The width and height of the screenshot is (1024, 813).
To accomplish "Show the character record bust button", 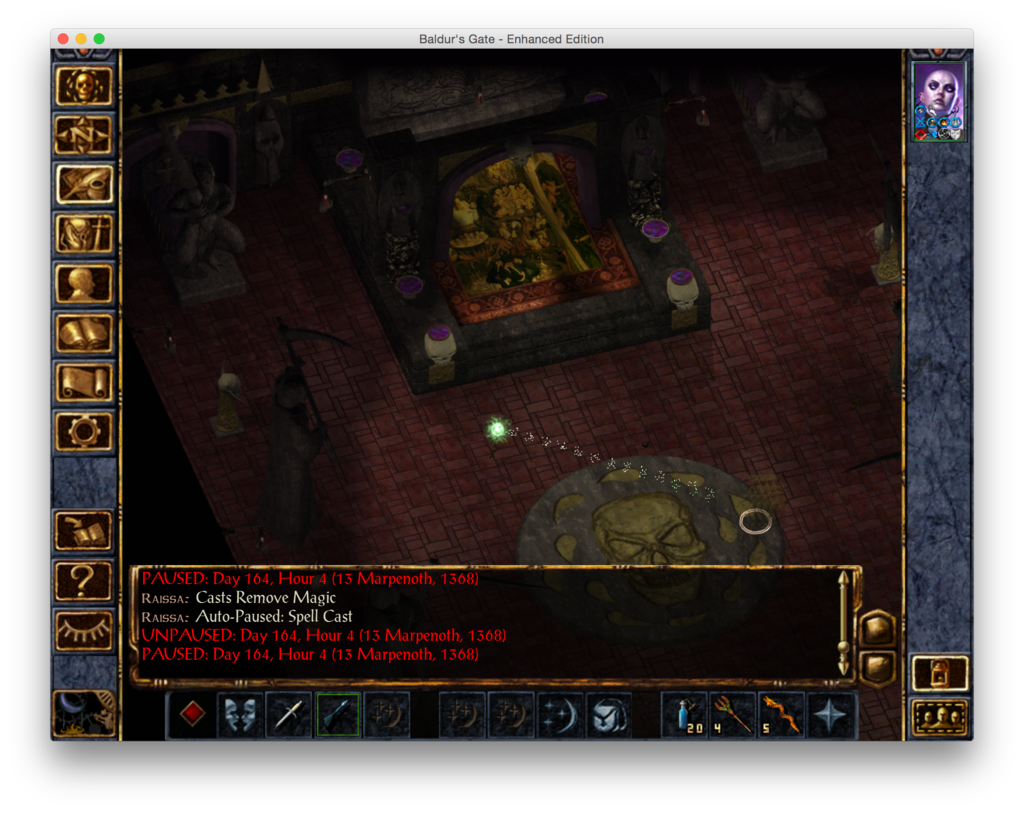I will click(83, 283).
